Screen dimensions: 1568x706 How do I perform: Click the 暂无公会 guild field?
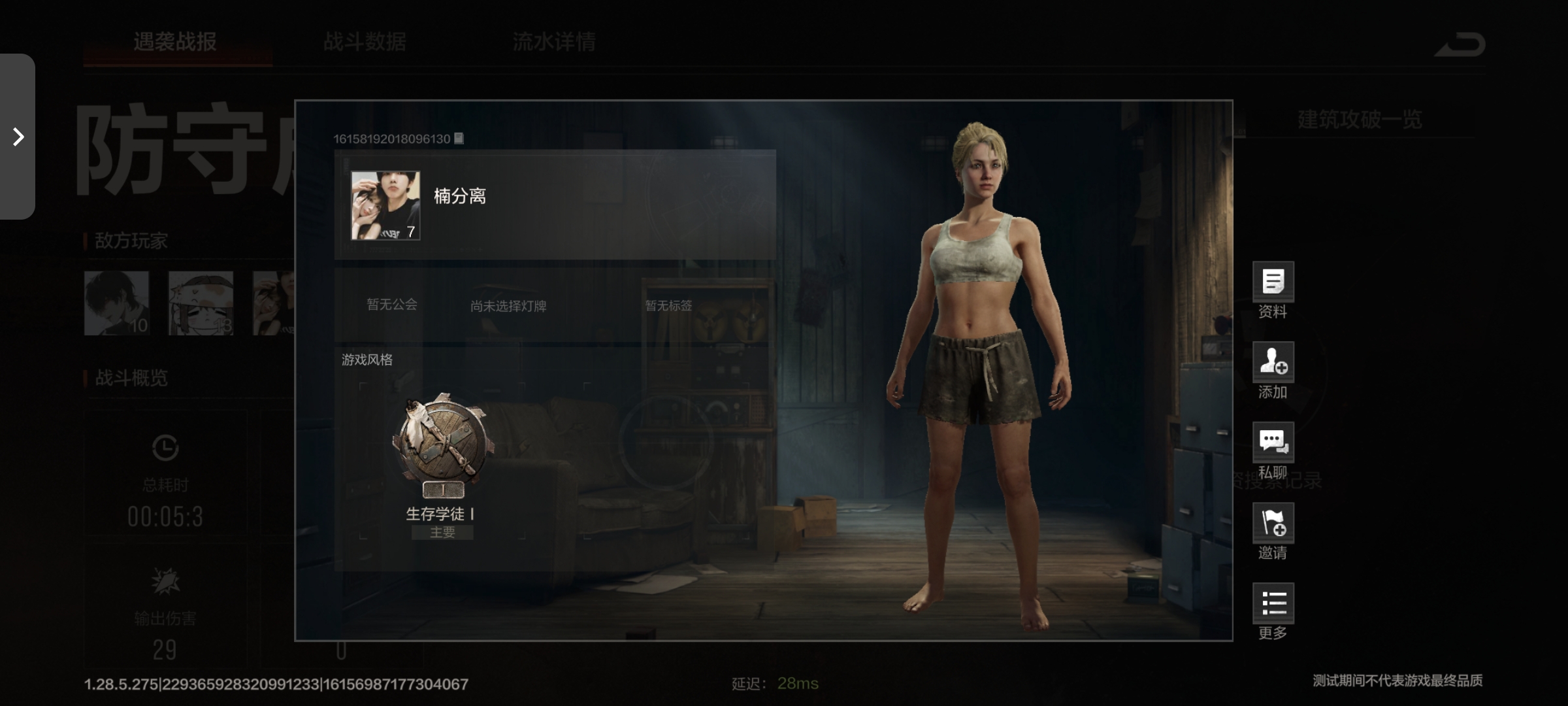pos(391,305)
